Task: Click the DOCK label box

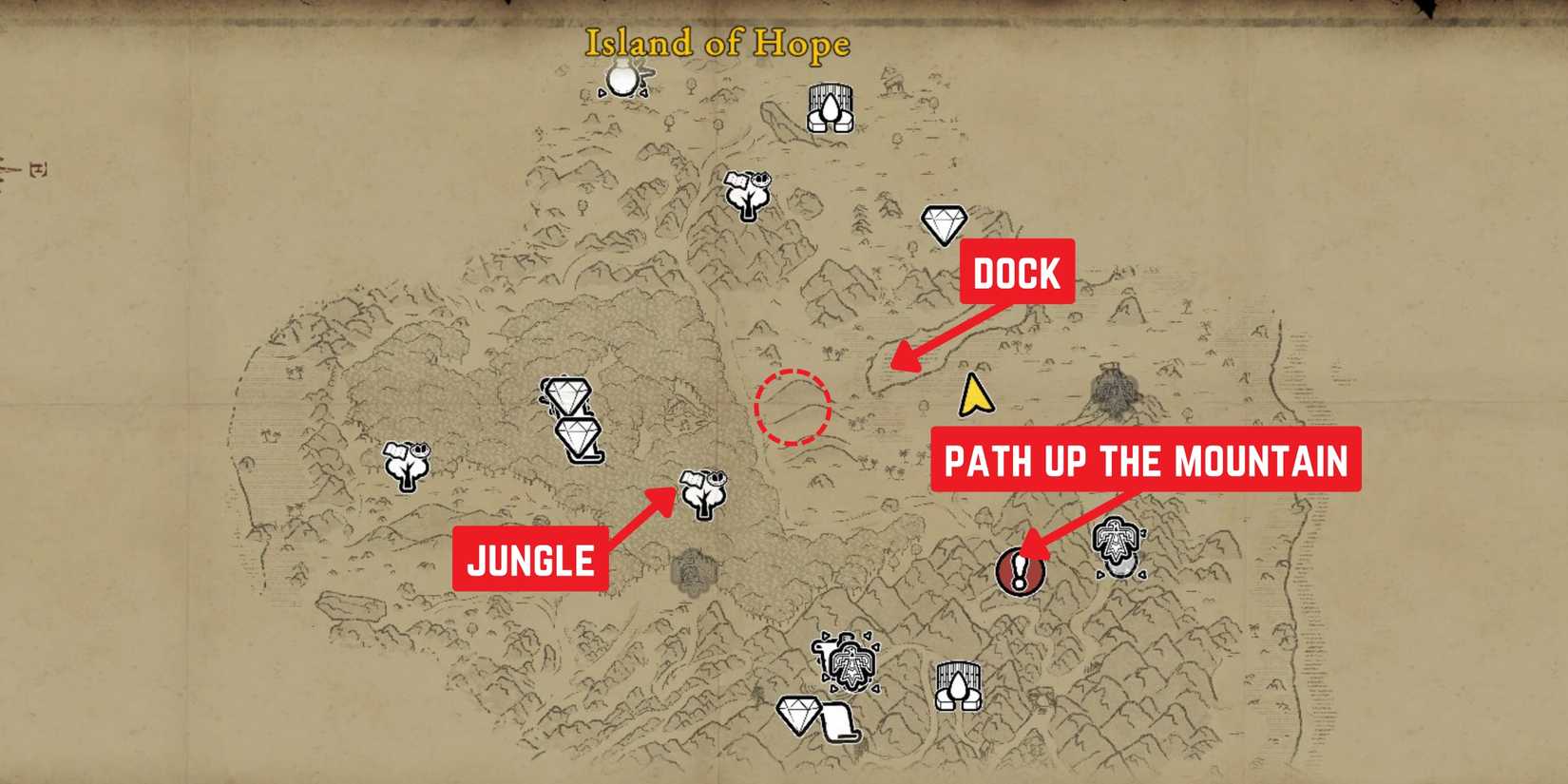Action: tap(1017, 274)
